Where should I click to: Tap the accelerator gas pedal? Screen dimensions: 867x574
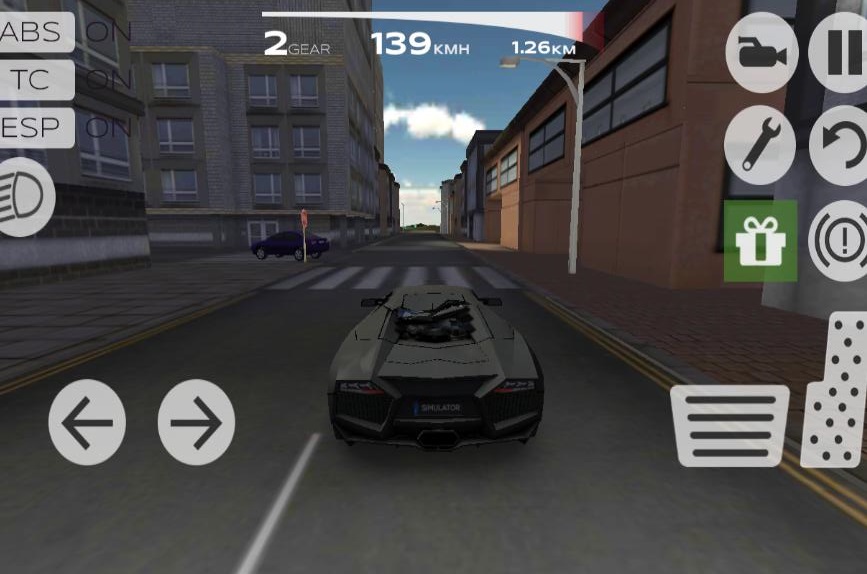[836, 390]
